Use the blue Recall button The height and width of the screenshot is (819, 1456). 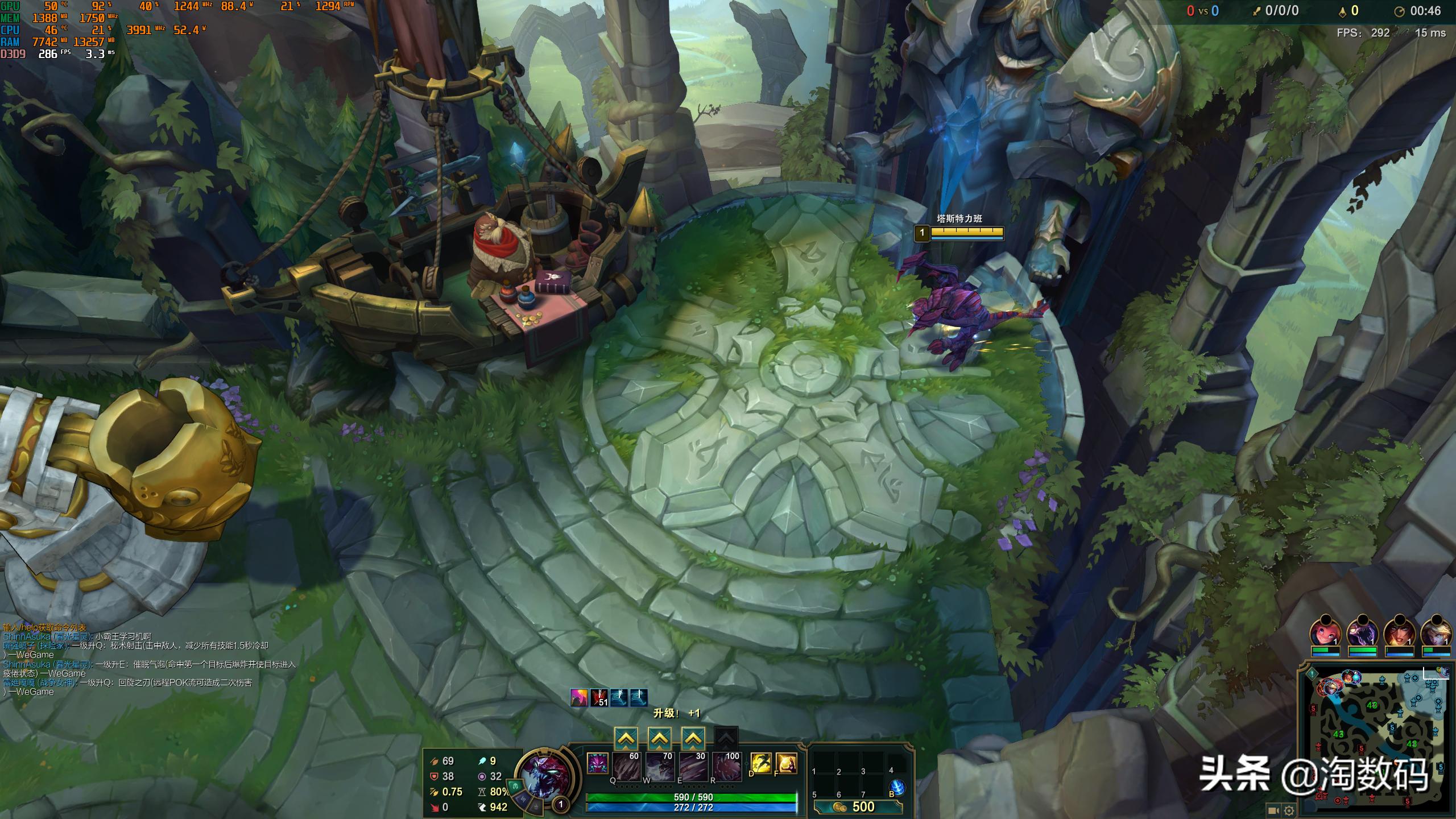[897, 787]
